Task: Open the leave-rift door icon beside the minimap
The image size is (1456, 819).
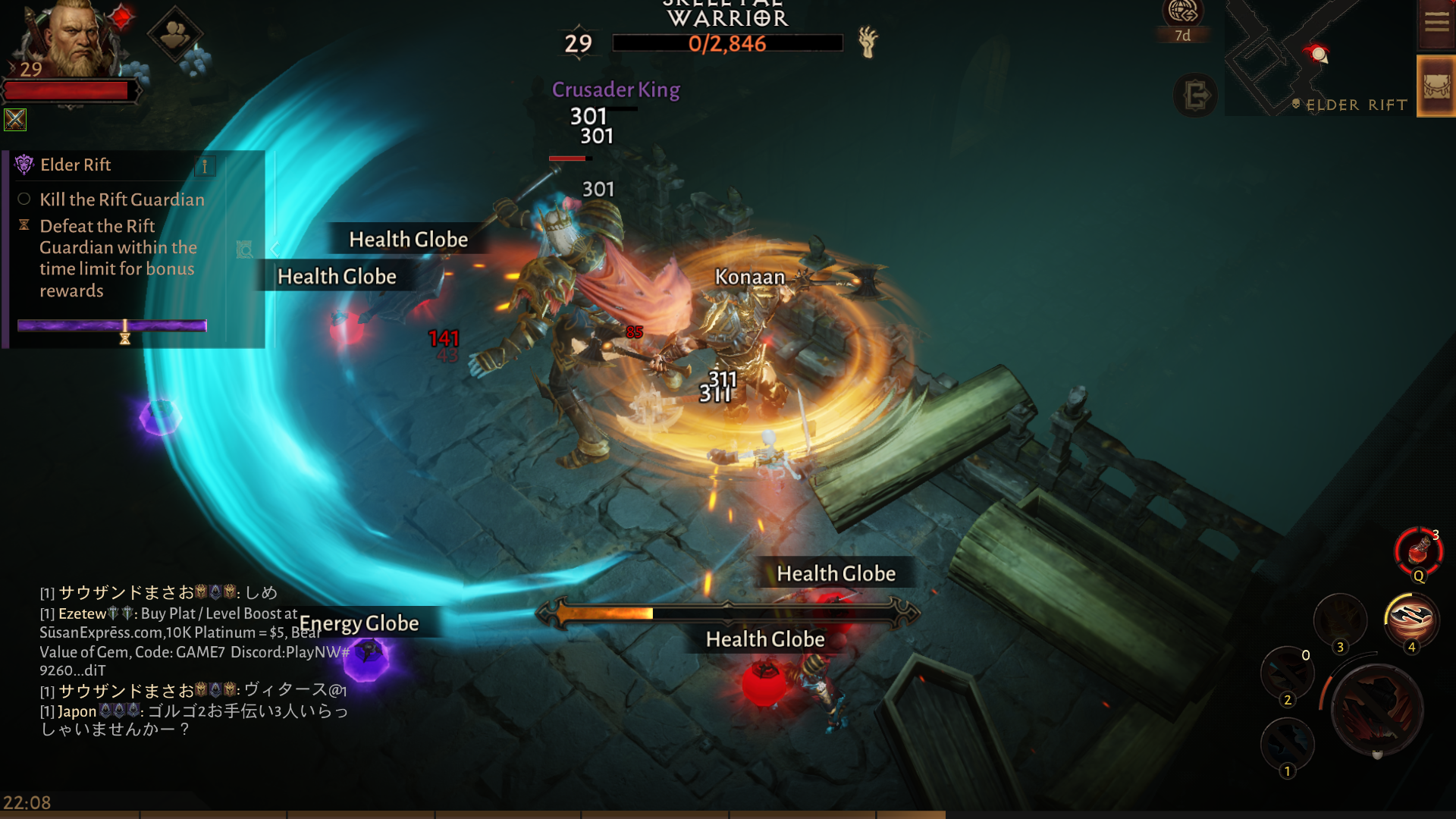Action: (1196, 96)
